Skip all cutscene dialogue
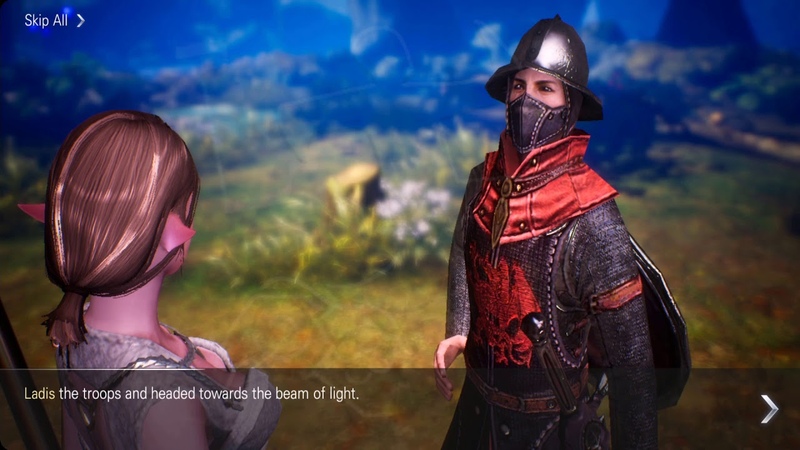This screenshot has width=800, height=450. (x=54, y=20)
